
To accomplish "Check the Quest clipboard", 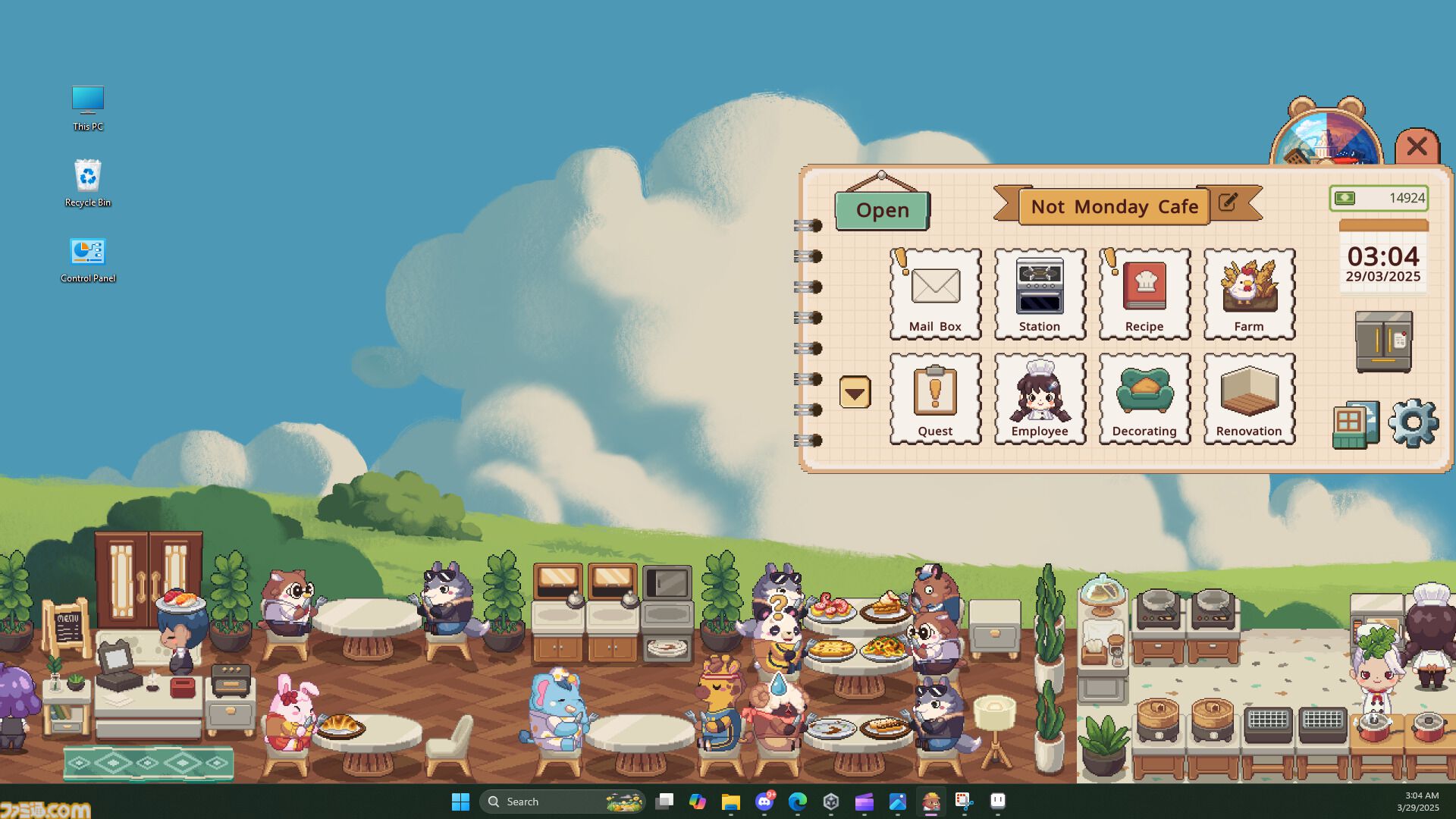I will click(935, 397).
